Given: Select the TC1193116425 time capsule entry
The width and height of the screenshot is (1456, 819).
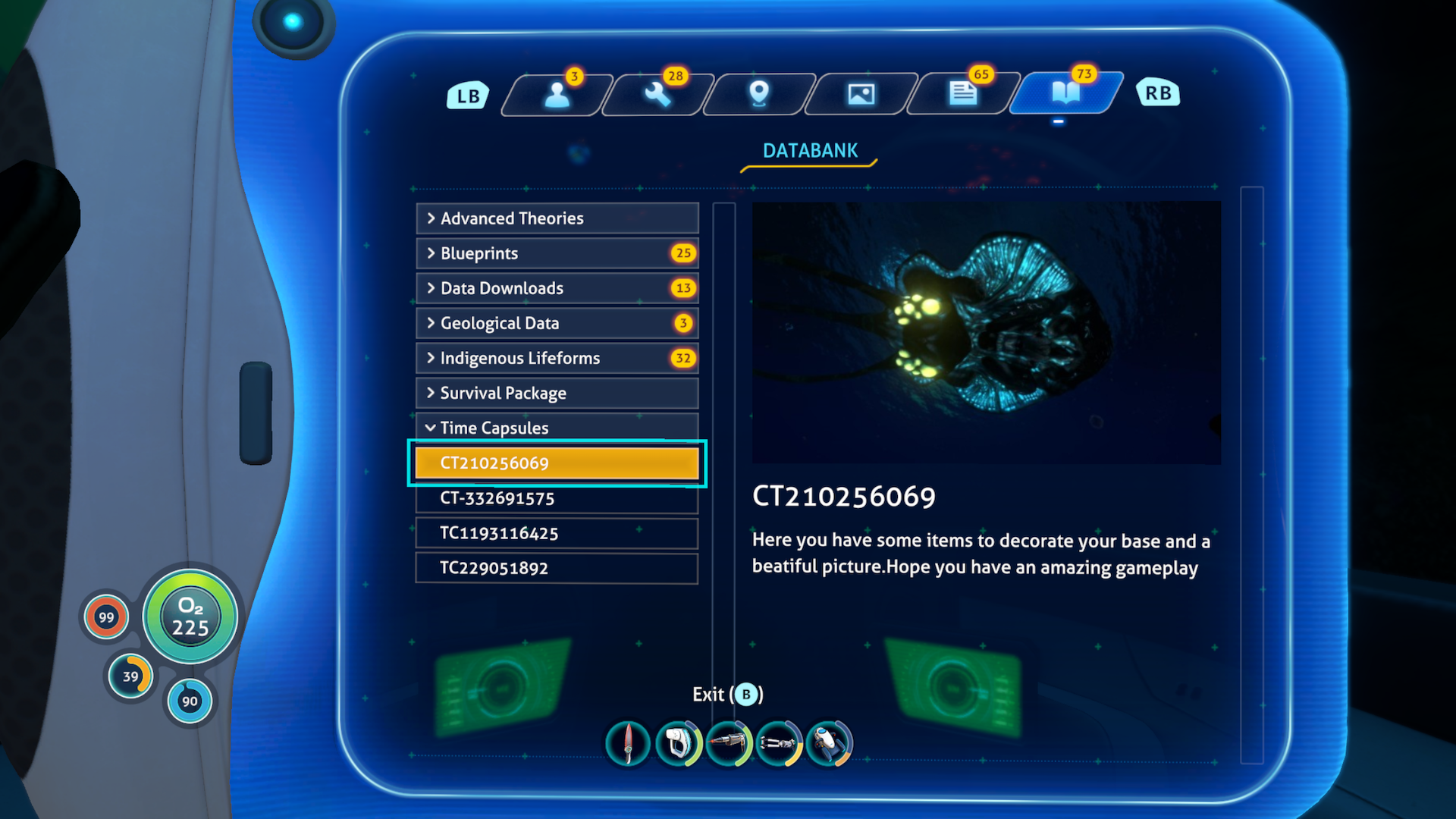Looking at the screenshot, I should point(557,533).
